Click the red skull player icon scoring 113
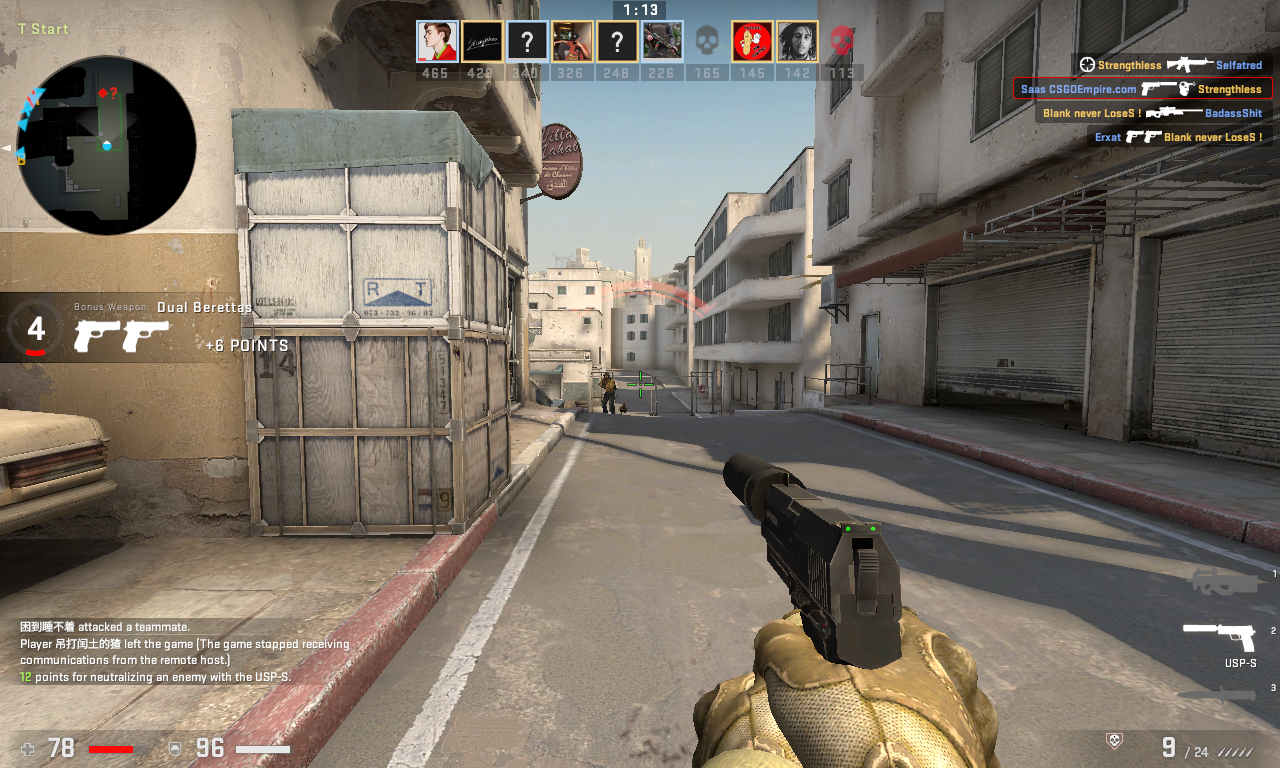This screenshot has width=1280, height=768. coord(842,42)
